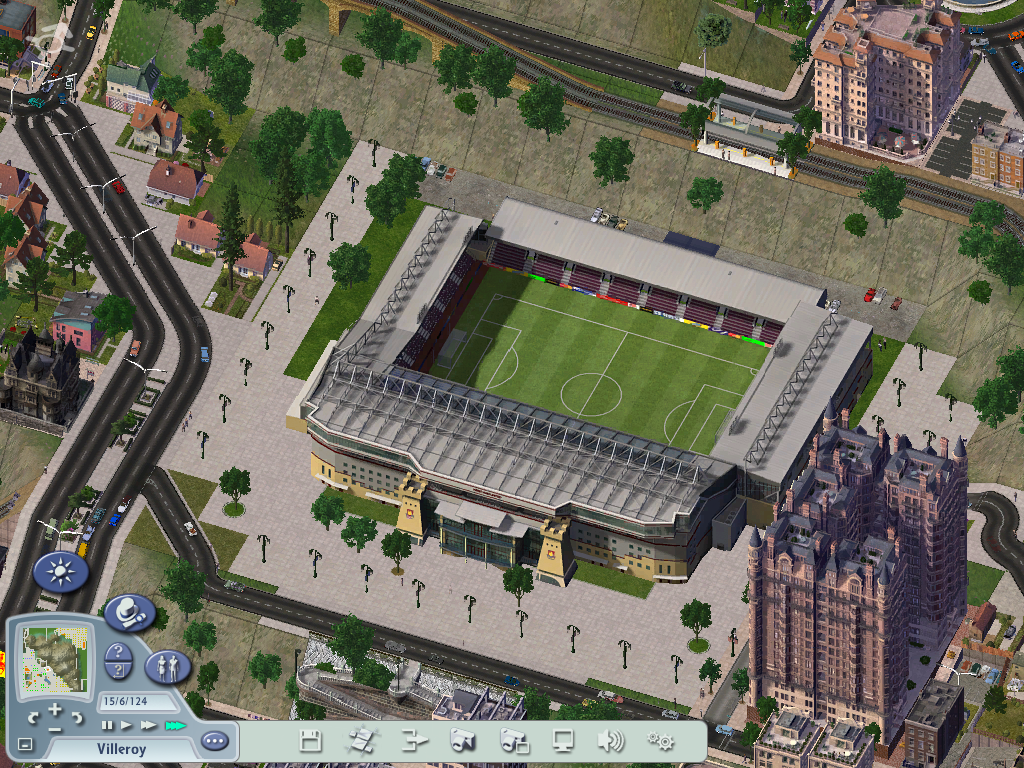Choose the triple-arrow fastest speed

175,725
